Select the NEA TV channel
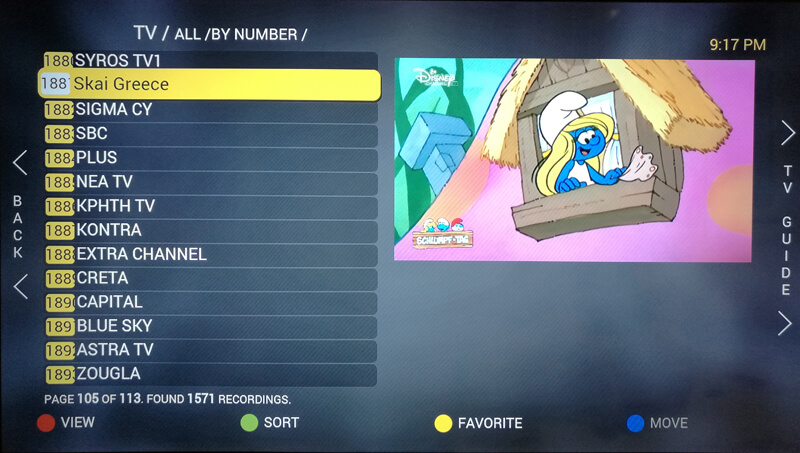This screenshot has width=800, height=453. (210, 182)
